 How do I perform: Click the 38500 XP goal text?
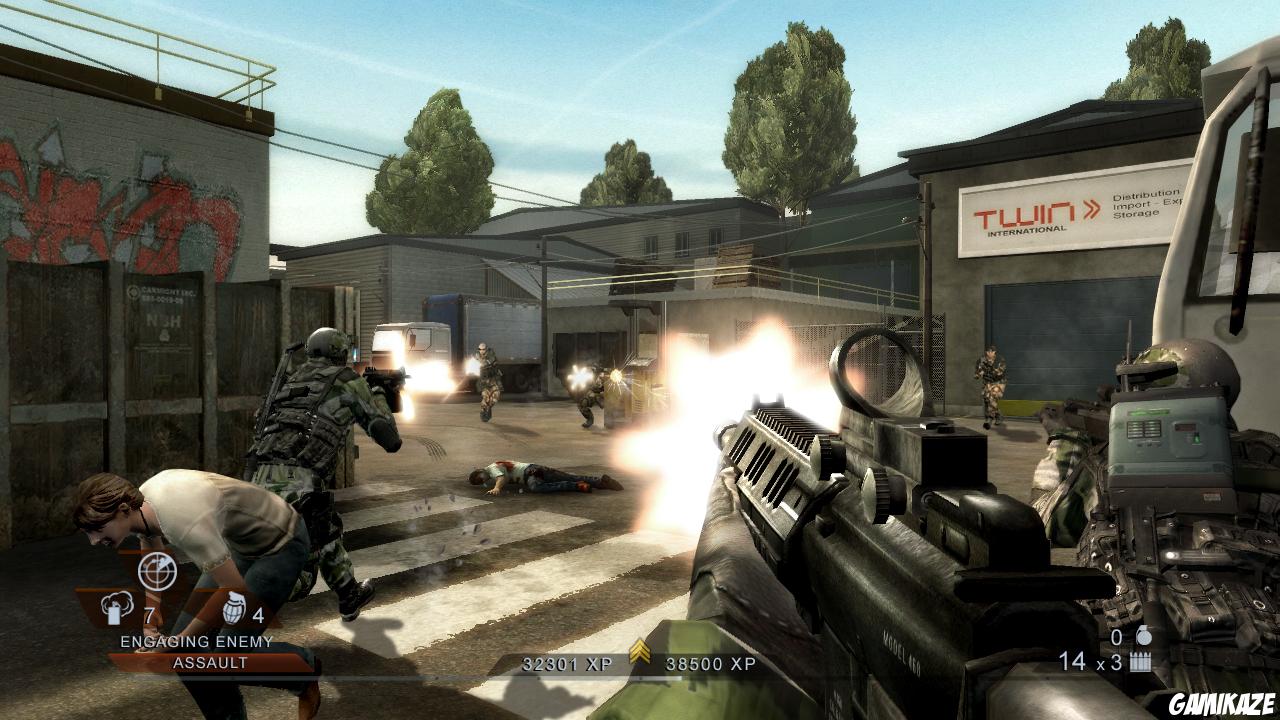[712, 664]
